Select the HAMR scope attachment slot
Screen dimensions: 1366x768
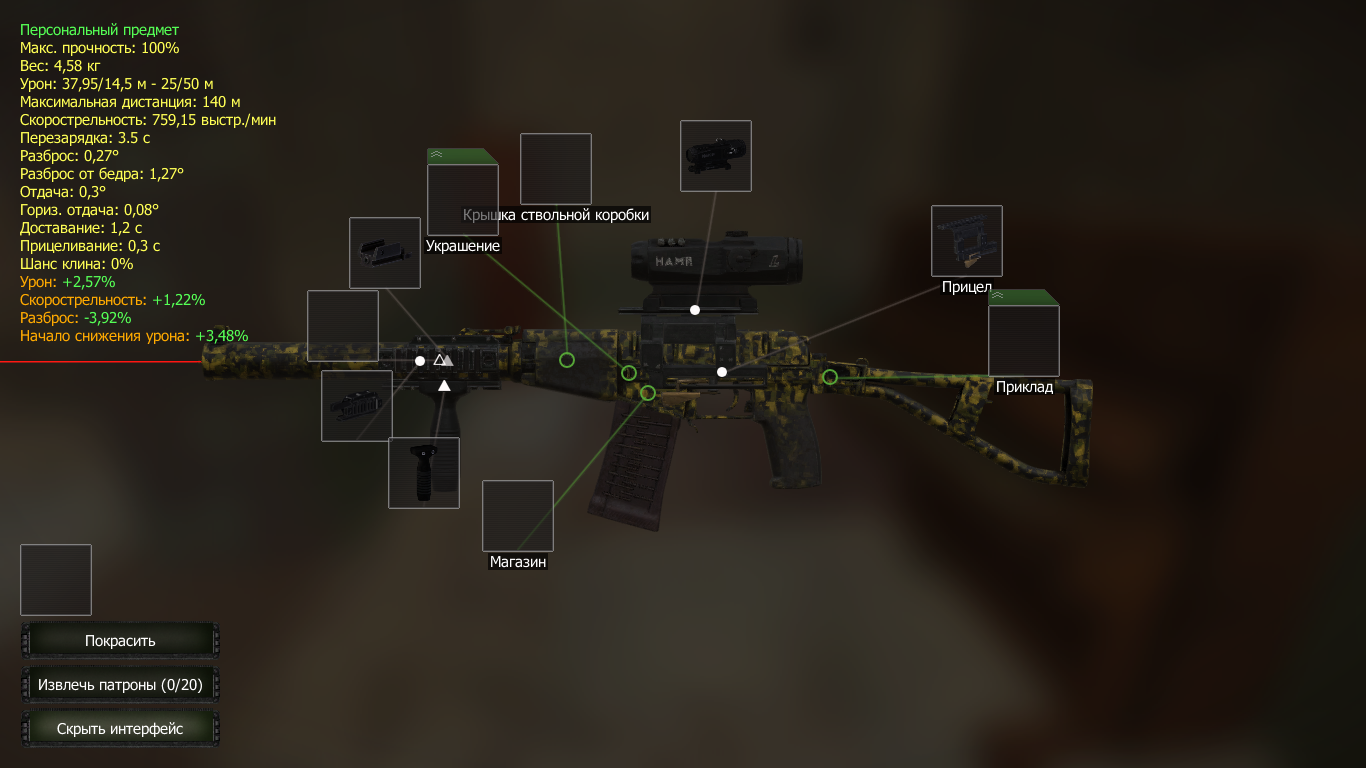point(715,156)
